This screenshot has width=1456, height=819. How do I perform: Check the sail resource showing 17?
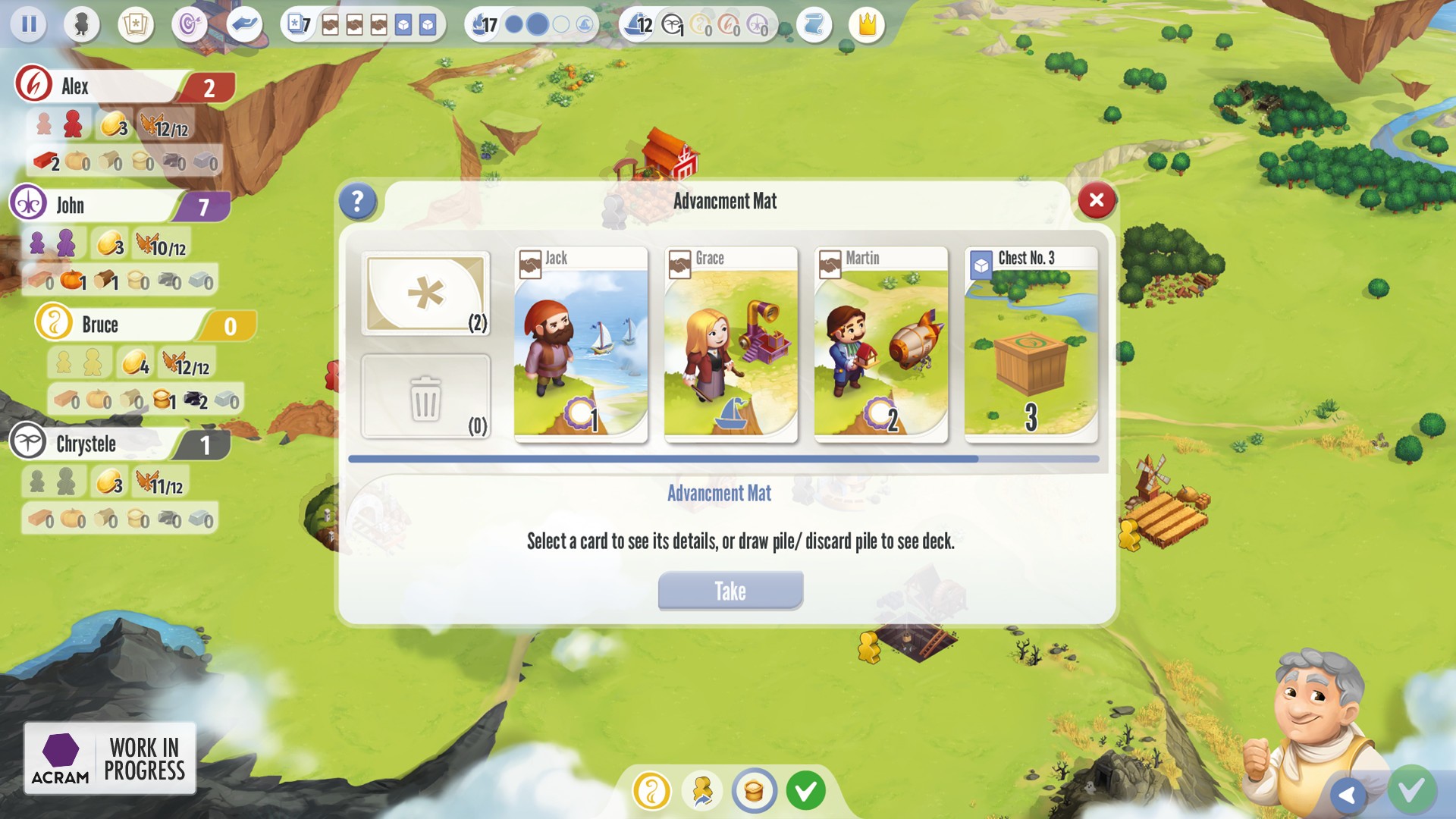click(483, 24)
